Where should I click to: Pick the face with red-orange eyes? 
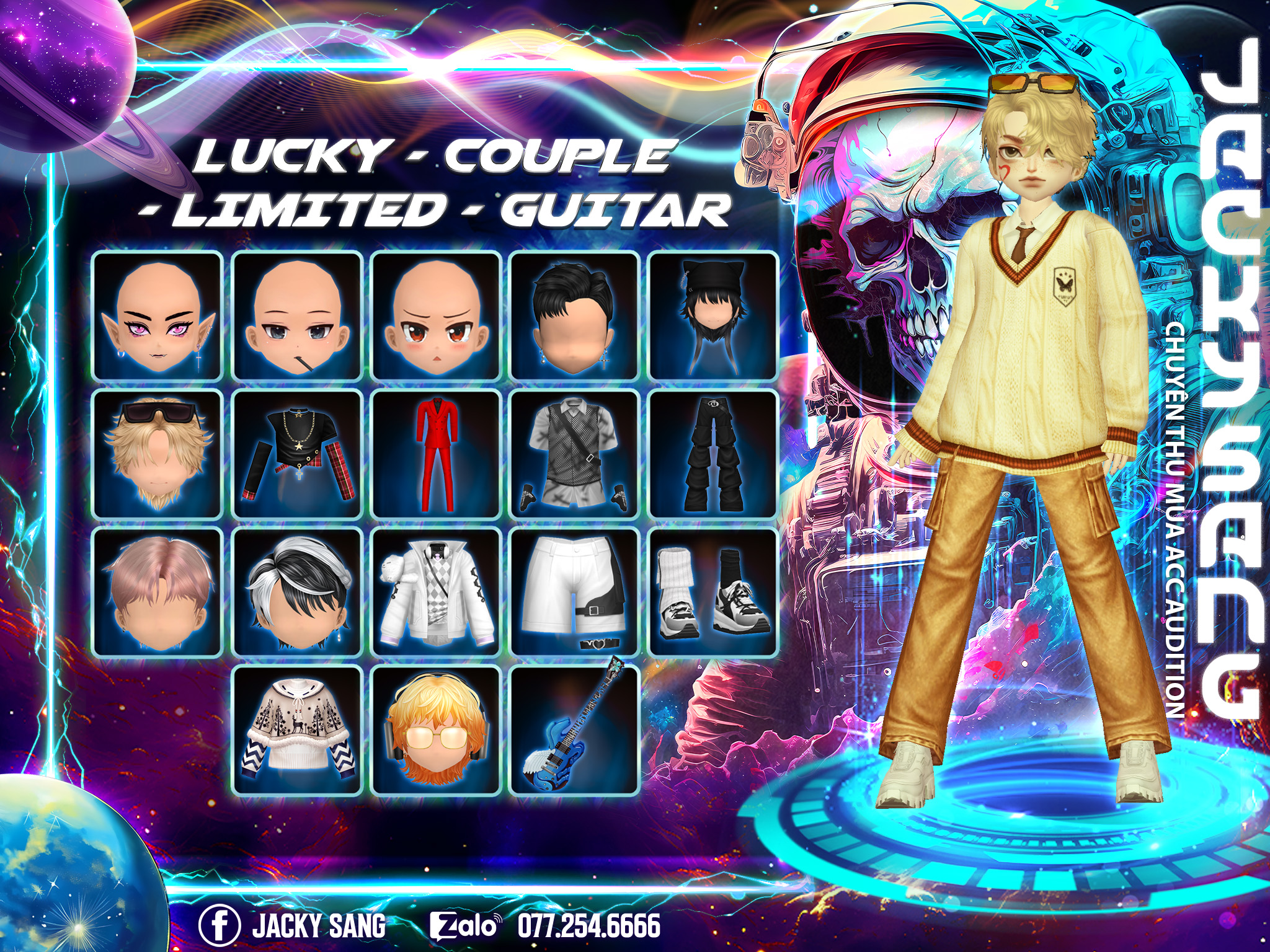[436, 315]
